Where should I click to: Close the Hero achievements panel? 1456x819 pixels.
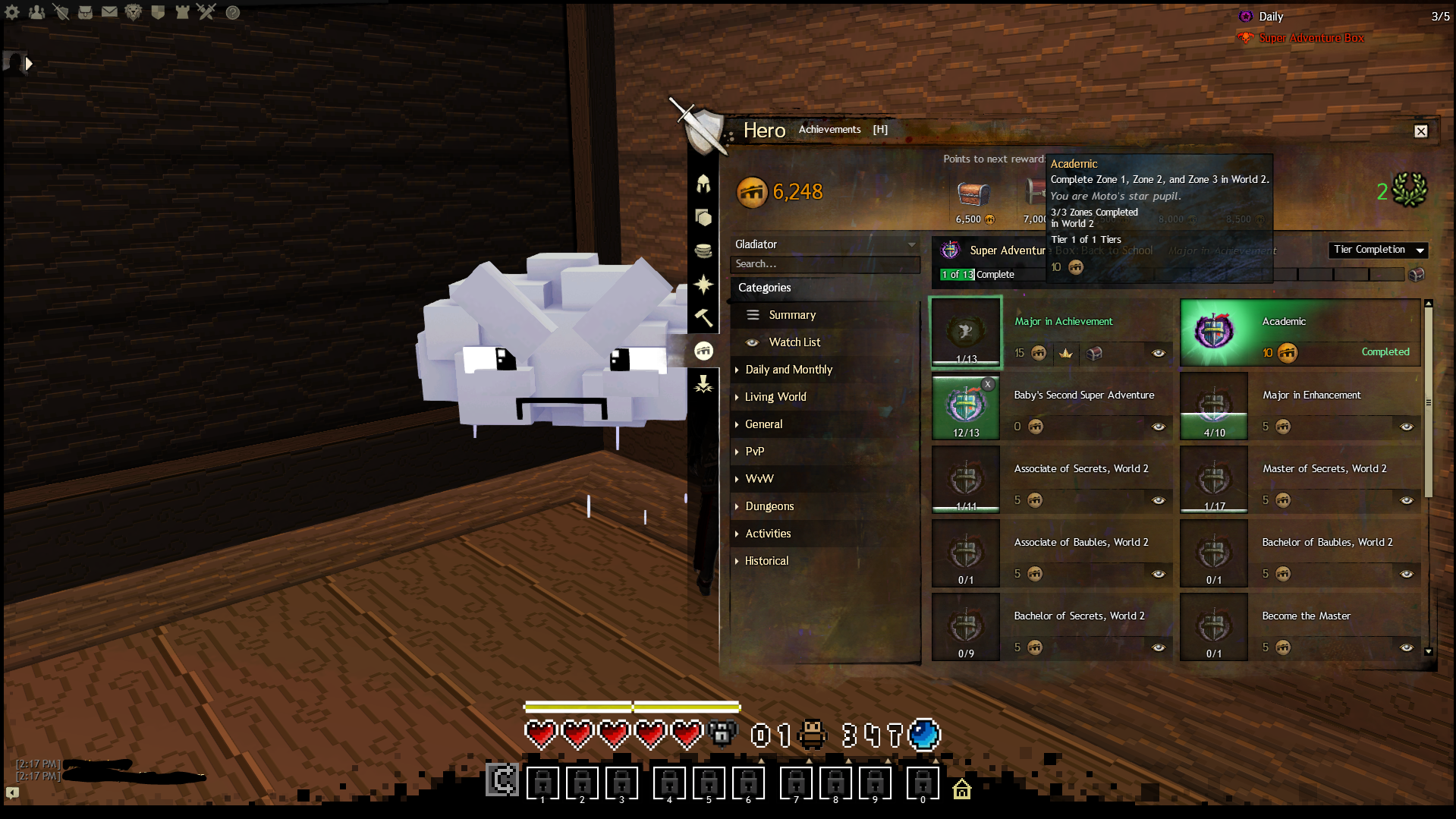(1420, 131)
